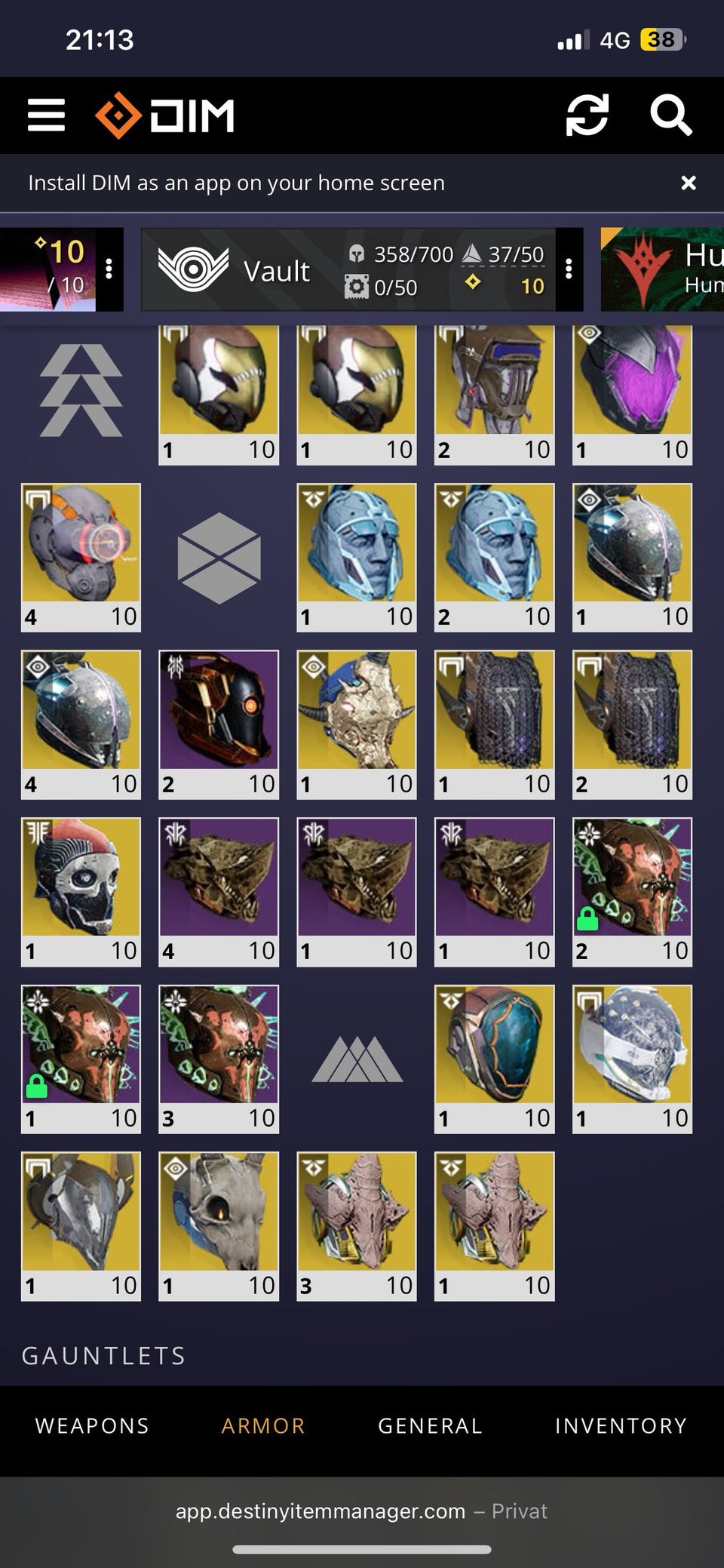Screen dimensions: 724x1568
Task: Switch to the Hunter character header
Action: (x=662, y=269)
